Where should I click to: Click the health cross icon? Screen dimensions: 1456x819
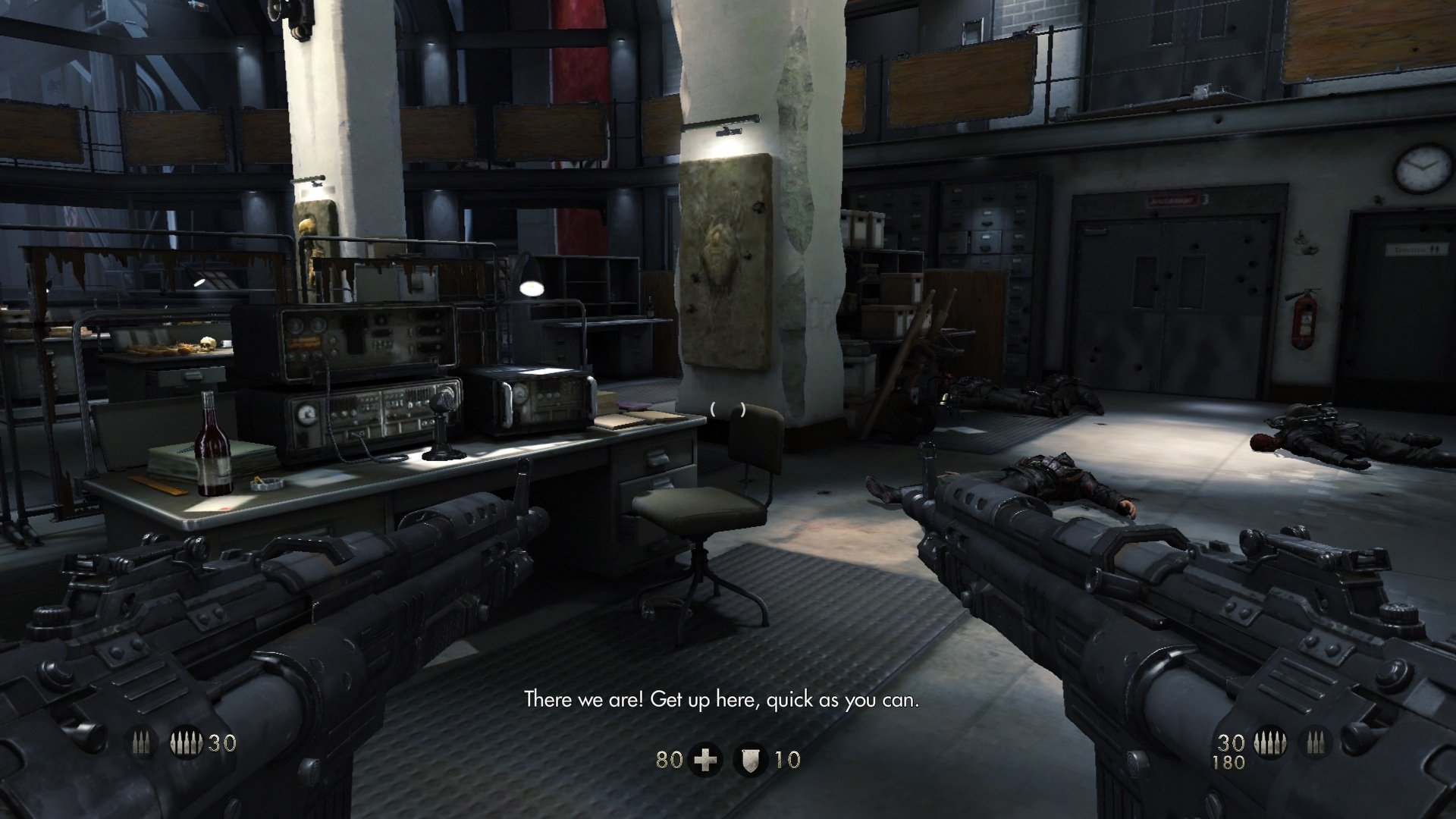706,759
